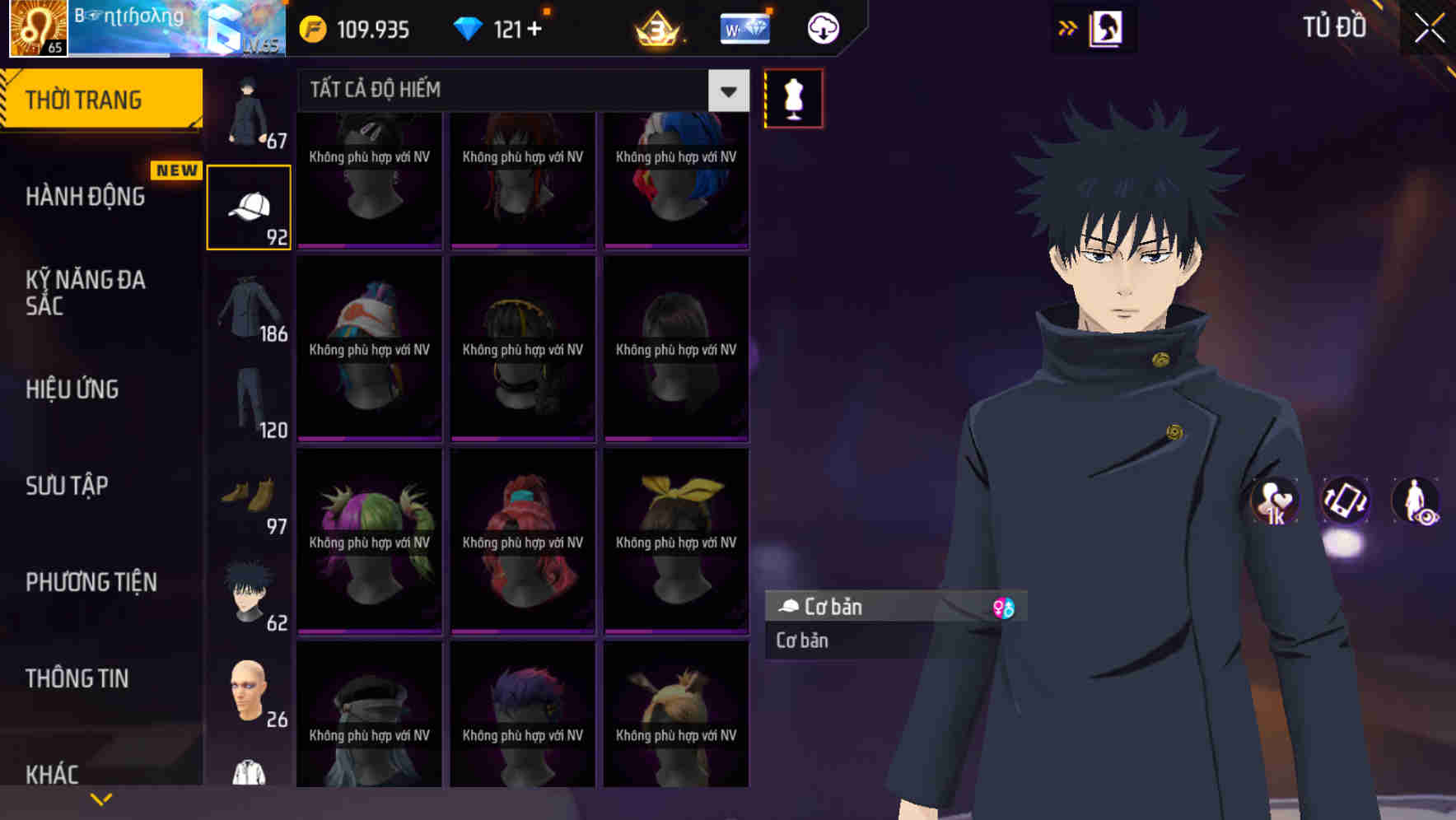Collapse the left menu with the yellow chevron
1456x820 pixels.
click(x=100, y=798)
